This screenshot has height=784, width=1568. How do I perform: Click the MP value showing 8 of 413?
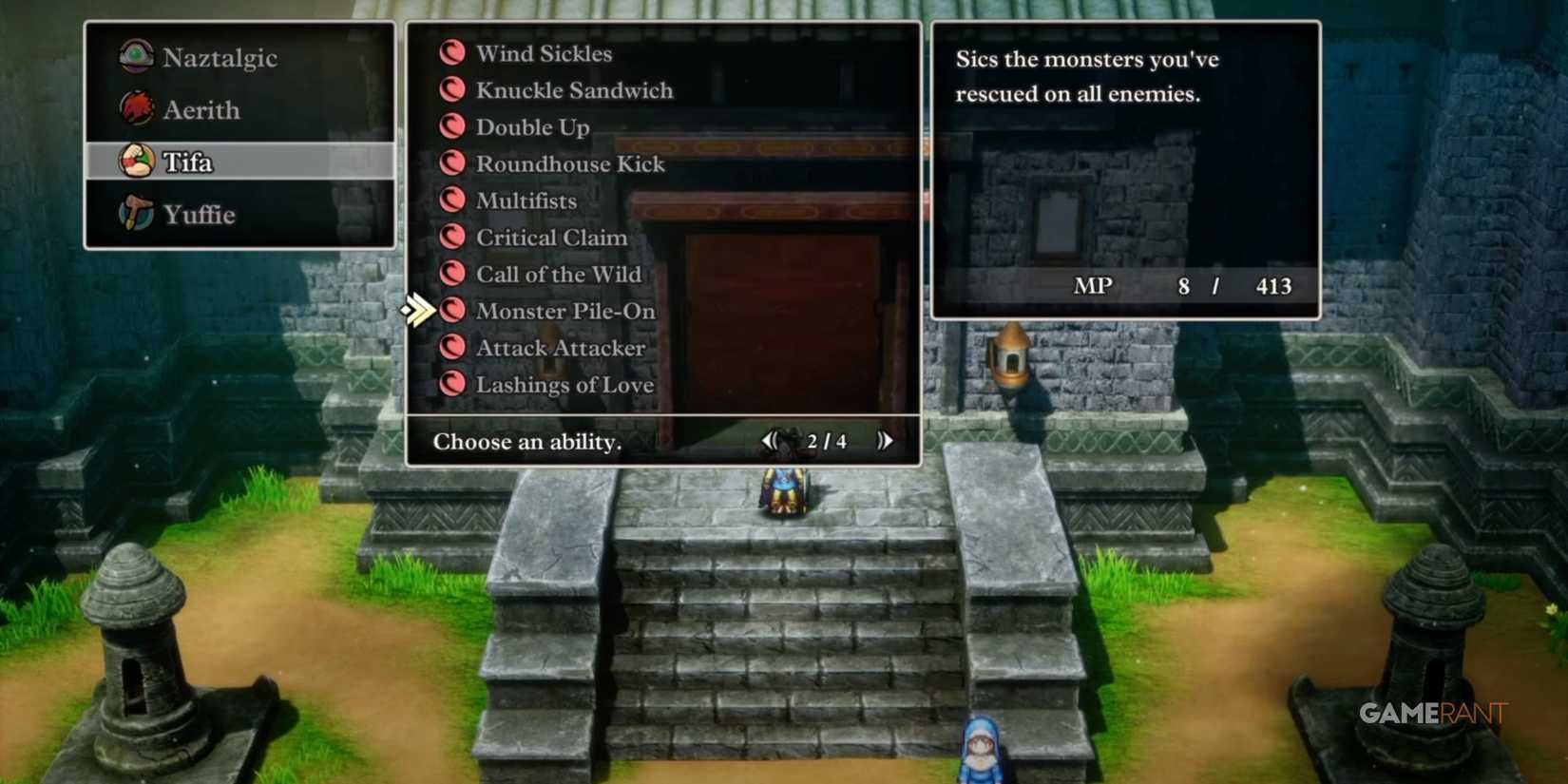pyautogui.click(x=1183, y=286)
